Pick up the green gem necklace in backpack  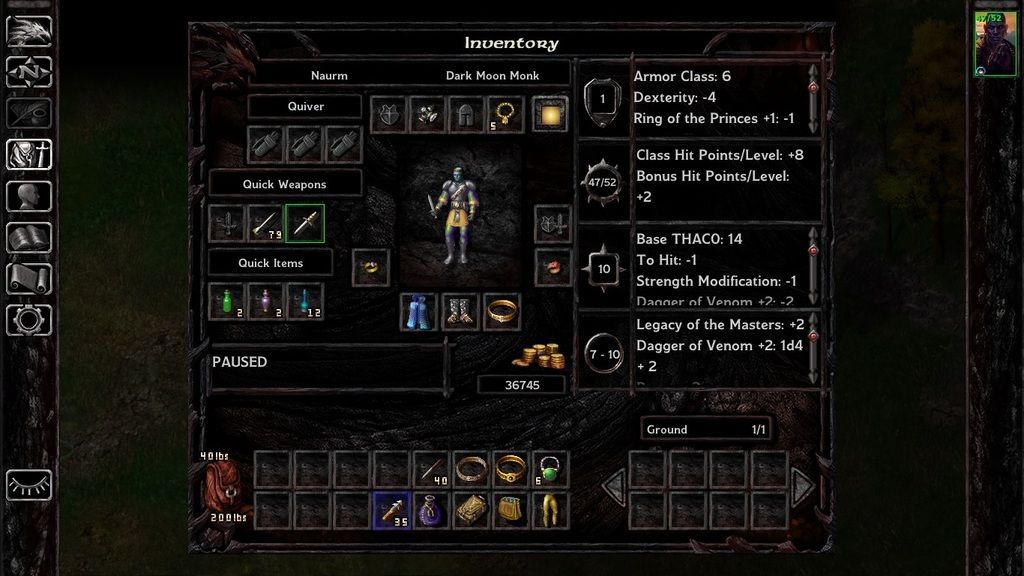(x=550, y=469)
